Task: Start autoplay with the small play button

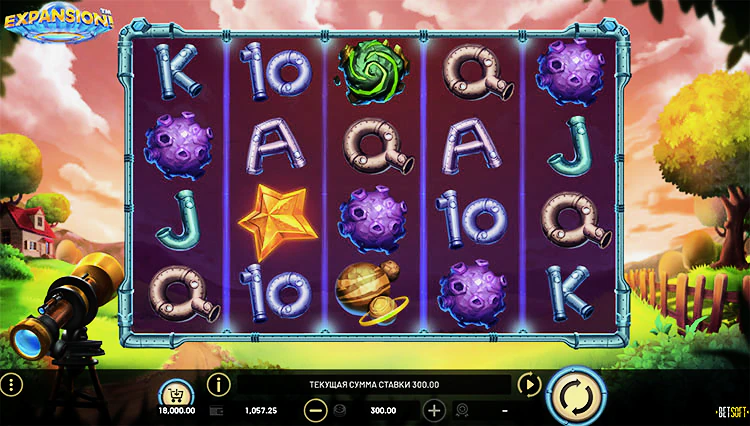Action: (x=528, y=384)
